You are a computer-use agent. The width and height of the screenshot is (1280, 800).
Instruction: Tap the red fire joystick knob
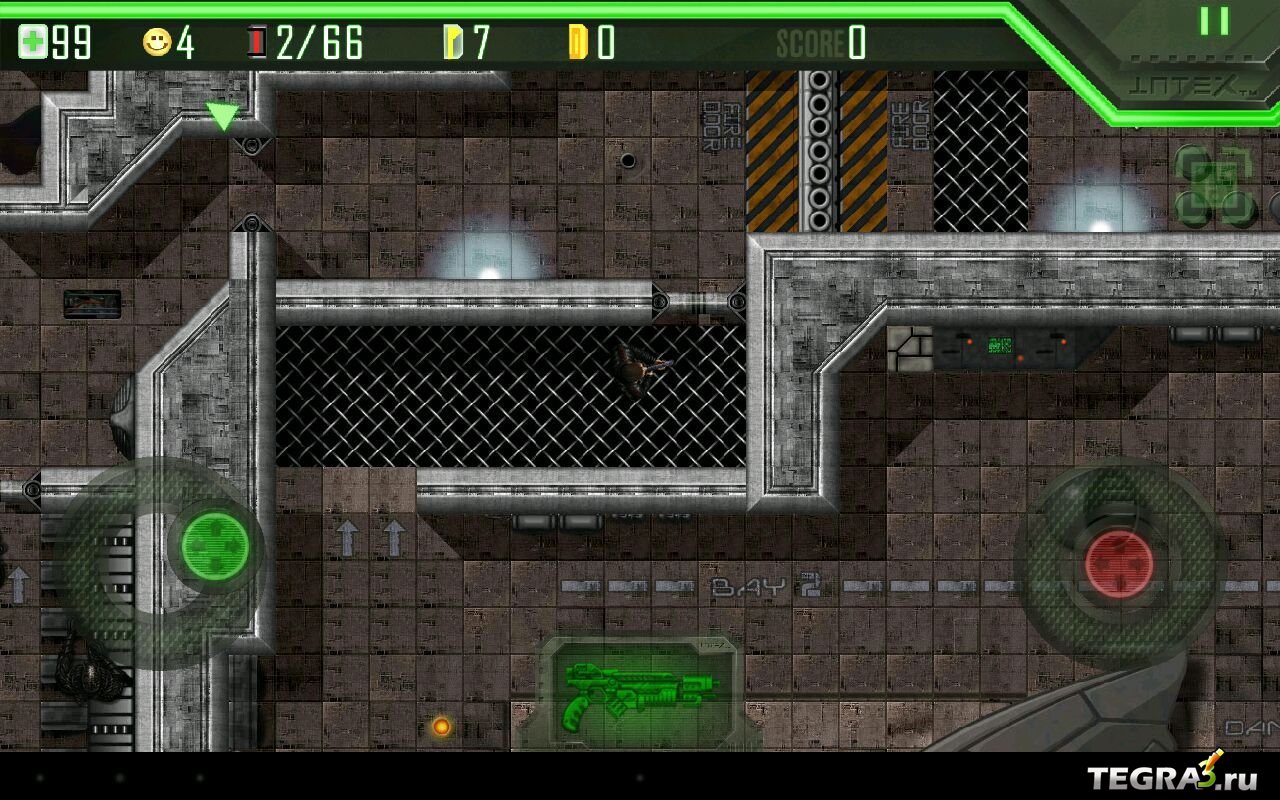point(1119,565)
